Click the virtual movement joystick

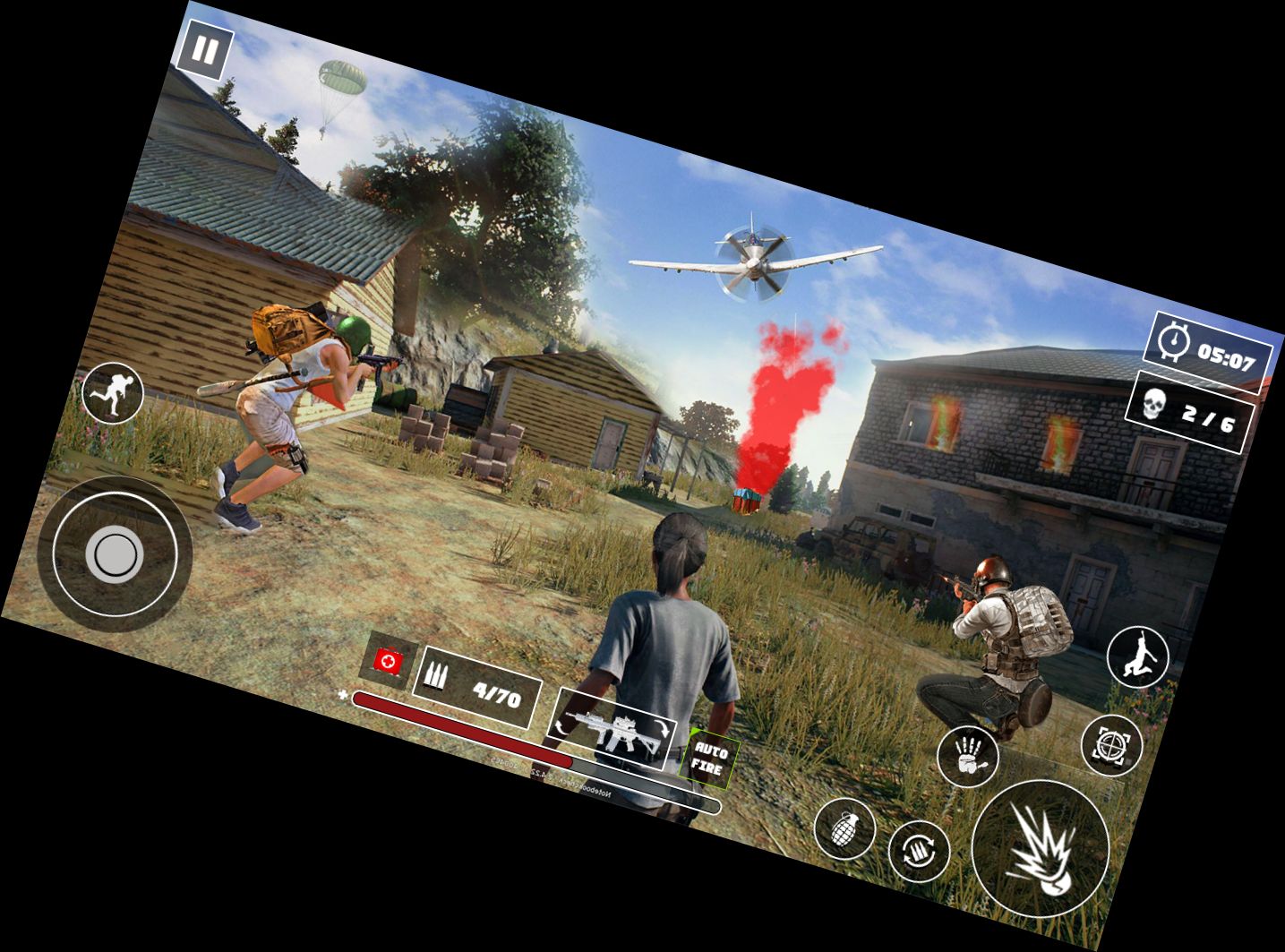pos(115,555)
